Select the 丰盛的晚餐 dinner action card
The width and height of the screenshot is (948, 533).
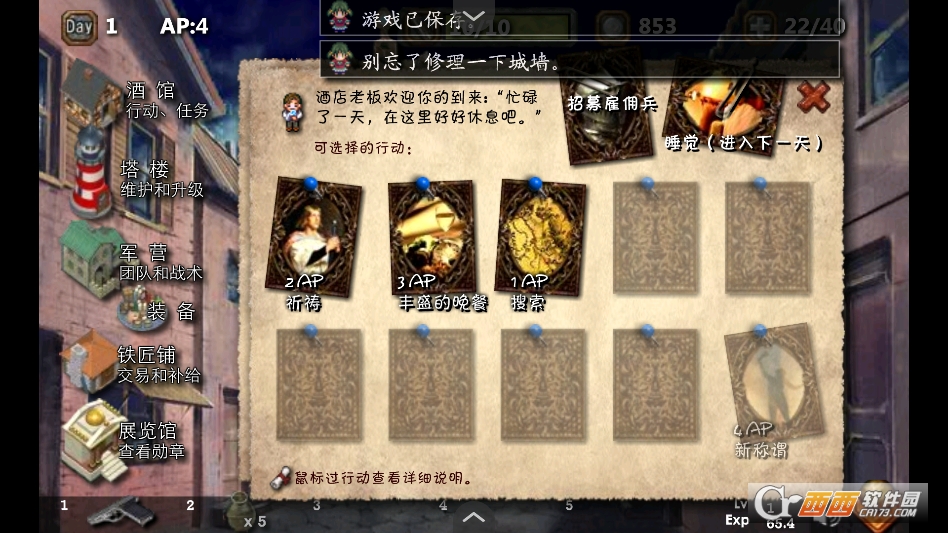coord(430,238)
